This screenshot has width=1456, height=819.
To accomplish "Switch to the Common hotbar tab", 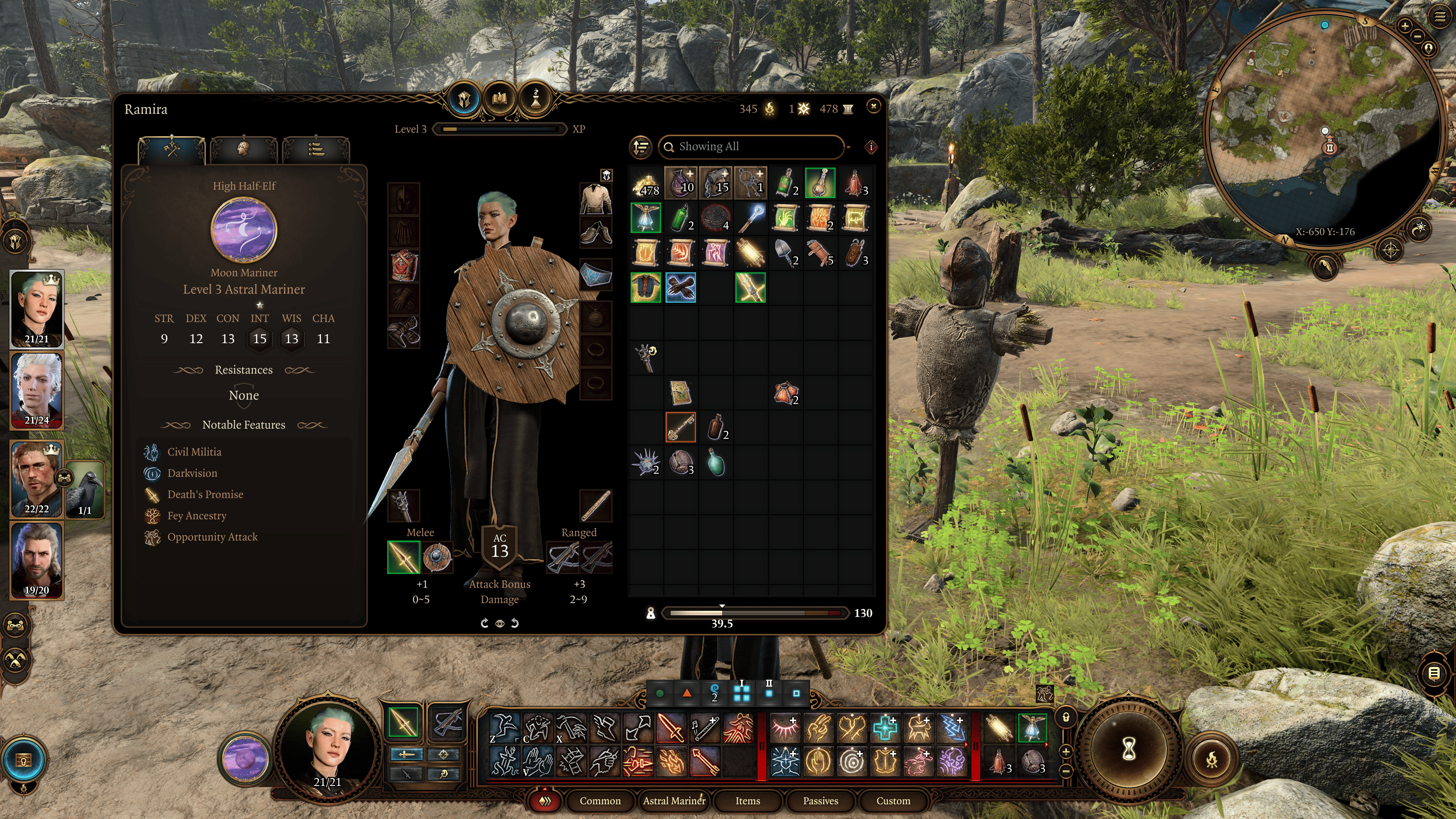I will (600, 800).
